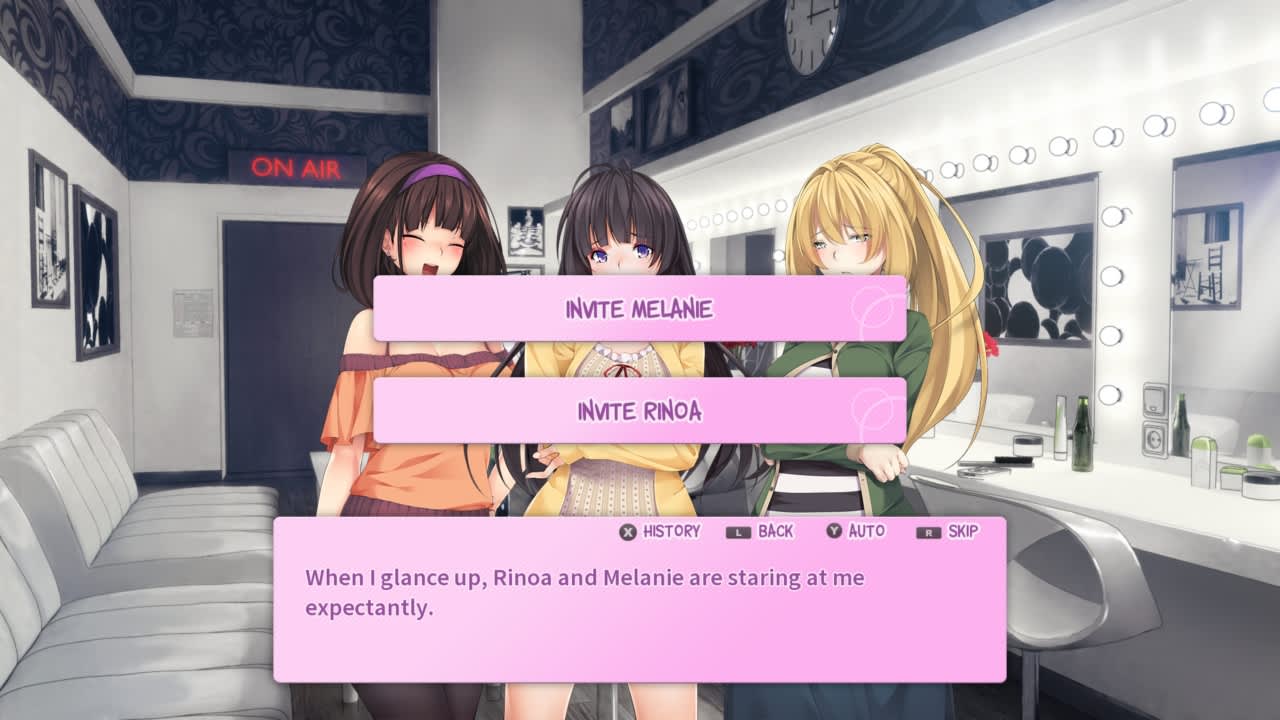This screenshot has width=1280, height=720.
Task: Select the Invite Rinoa choice
Action: (640, 410)
